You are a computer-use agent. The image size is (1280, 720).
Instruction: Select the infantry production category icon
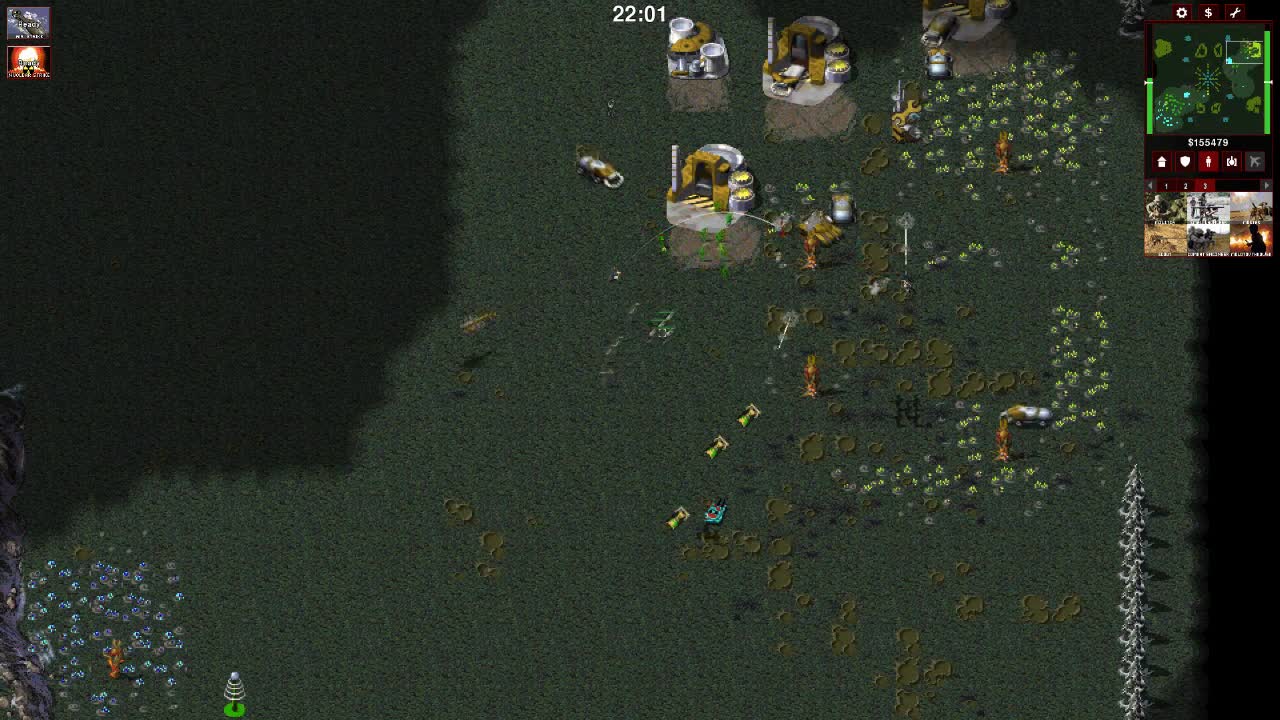click(x=1208, y=161)
